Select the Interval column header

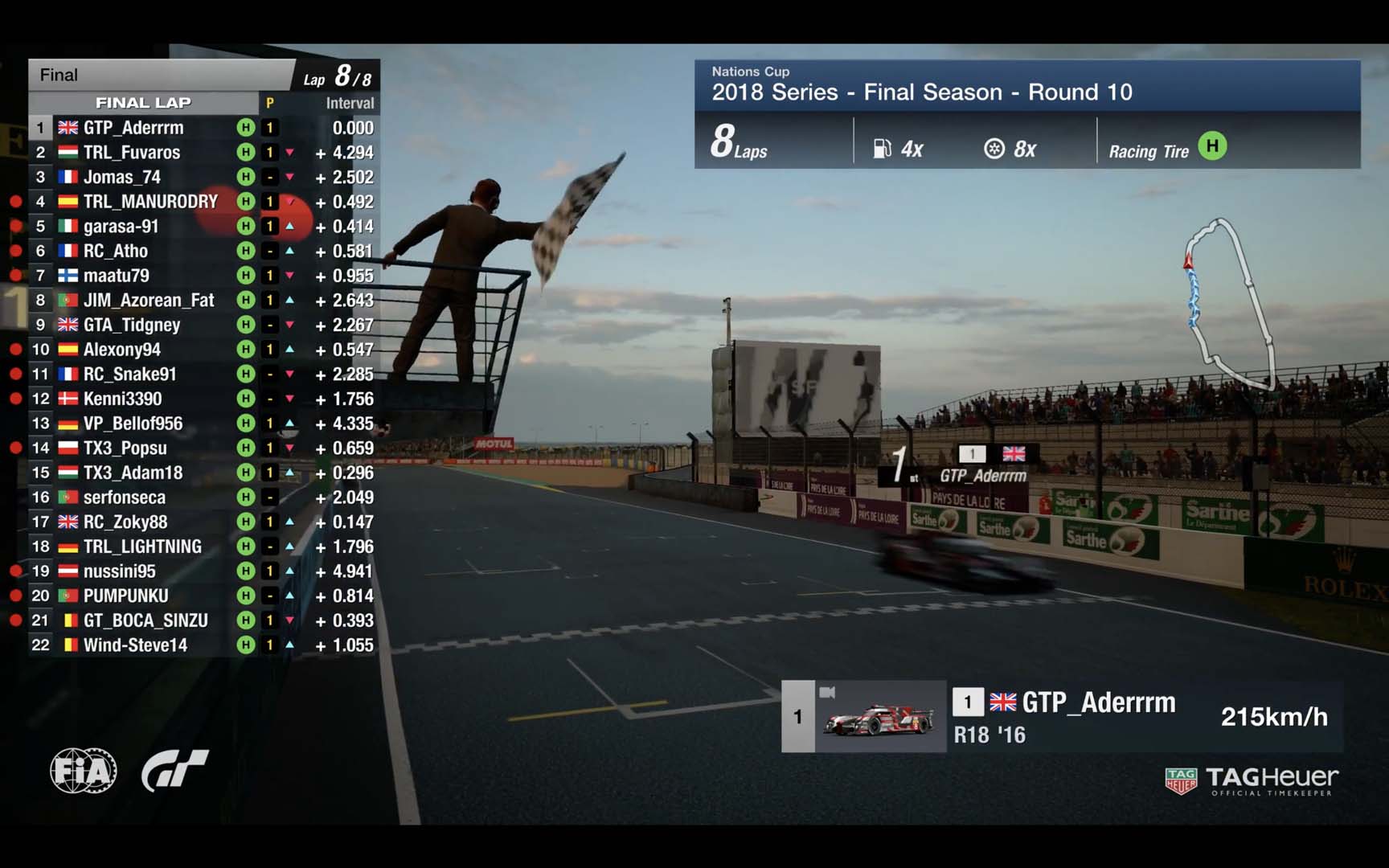click(x=350, y=103)
